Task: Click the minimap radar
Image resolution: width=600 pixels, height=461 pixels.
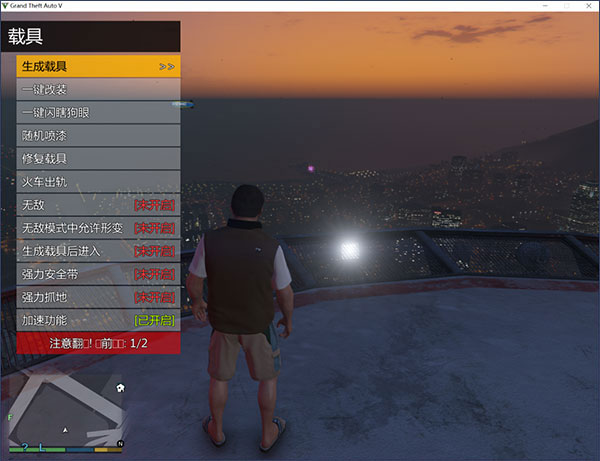Action: pyautogui.click(x=66, y=410)
